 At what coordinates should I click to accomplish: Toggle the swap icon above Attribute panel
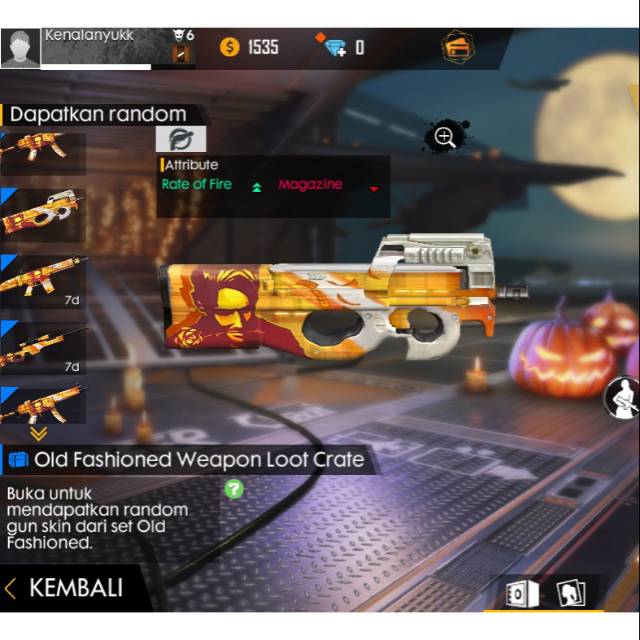pyautogui.click(x=181, y=139)
